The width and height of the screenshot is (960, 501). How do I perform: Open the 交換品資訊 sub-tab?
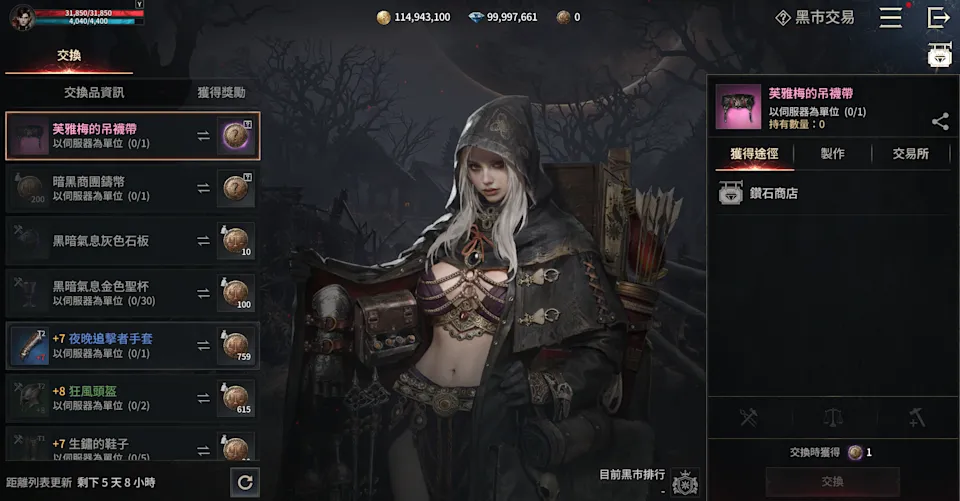point(94,92)
